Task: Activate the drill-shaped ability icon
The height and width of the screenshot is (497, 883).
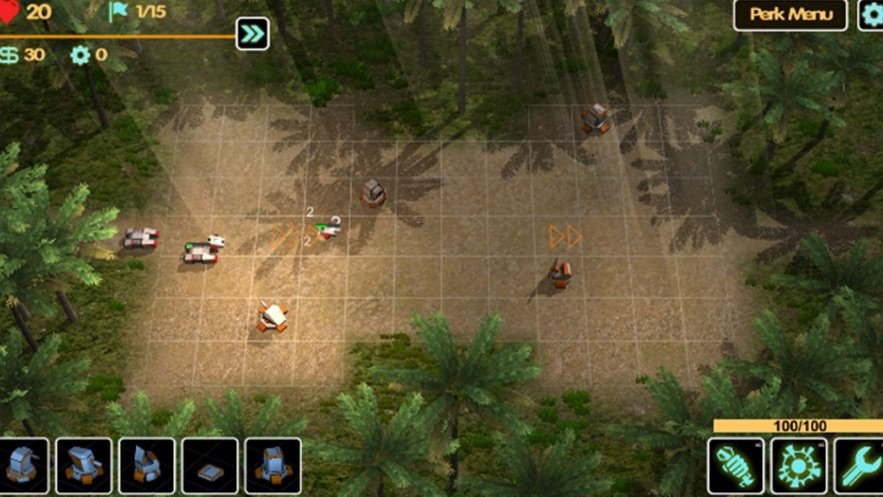Action: pyautogui.click(x=736, y=466)
